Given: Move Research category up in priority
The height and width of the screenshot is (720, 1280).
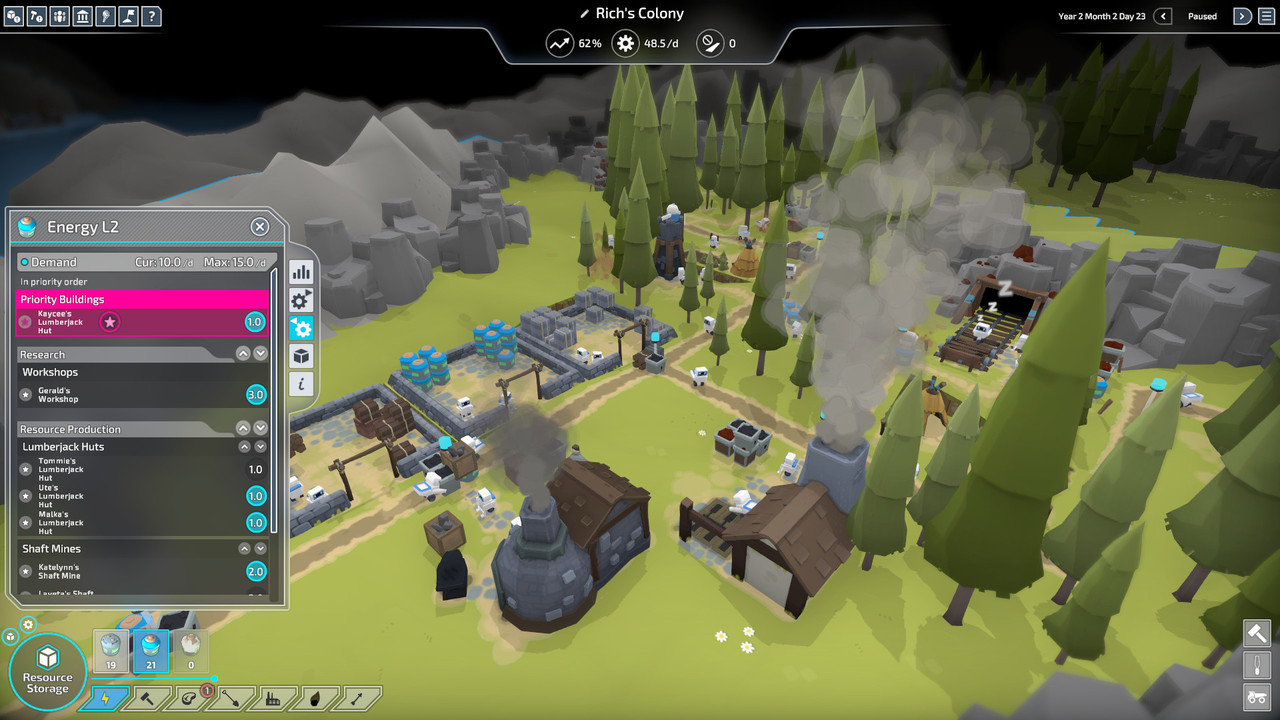Looking at the screenshot, I should (243, 354).
